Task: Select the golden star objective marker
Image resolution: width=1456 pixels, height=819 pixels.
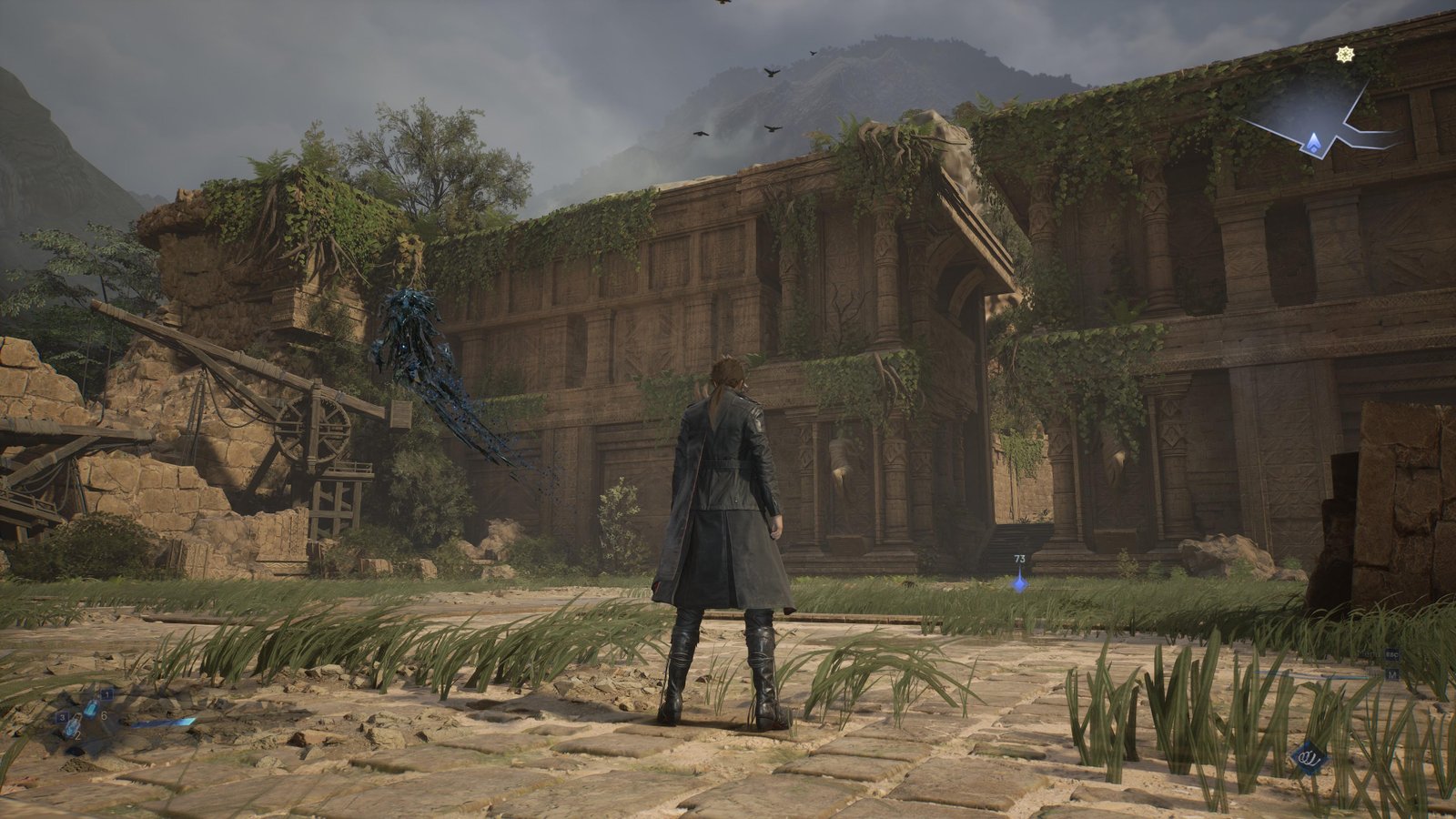Action: point(1344,55)
